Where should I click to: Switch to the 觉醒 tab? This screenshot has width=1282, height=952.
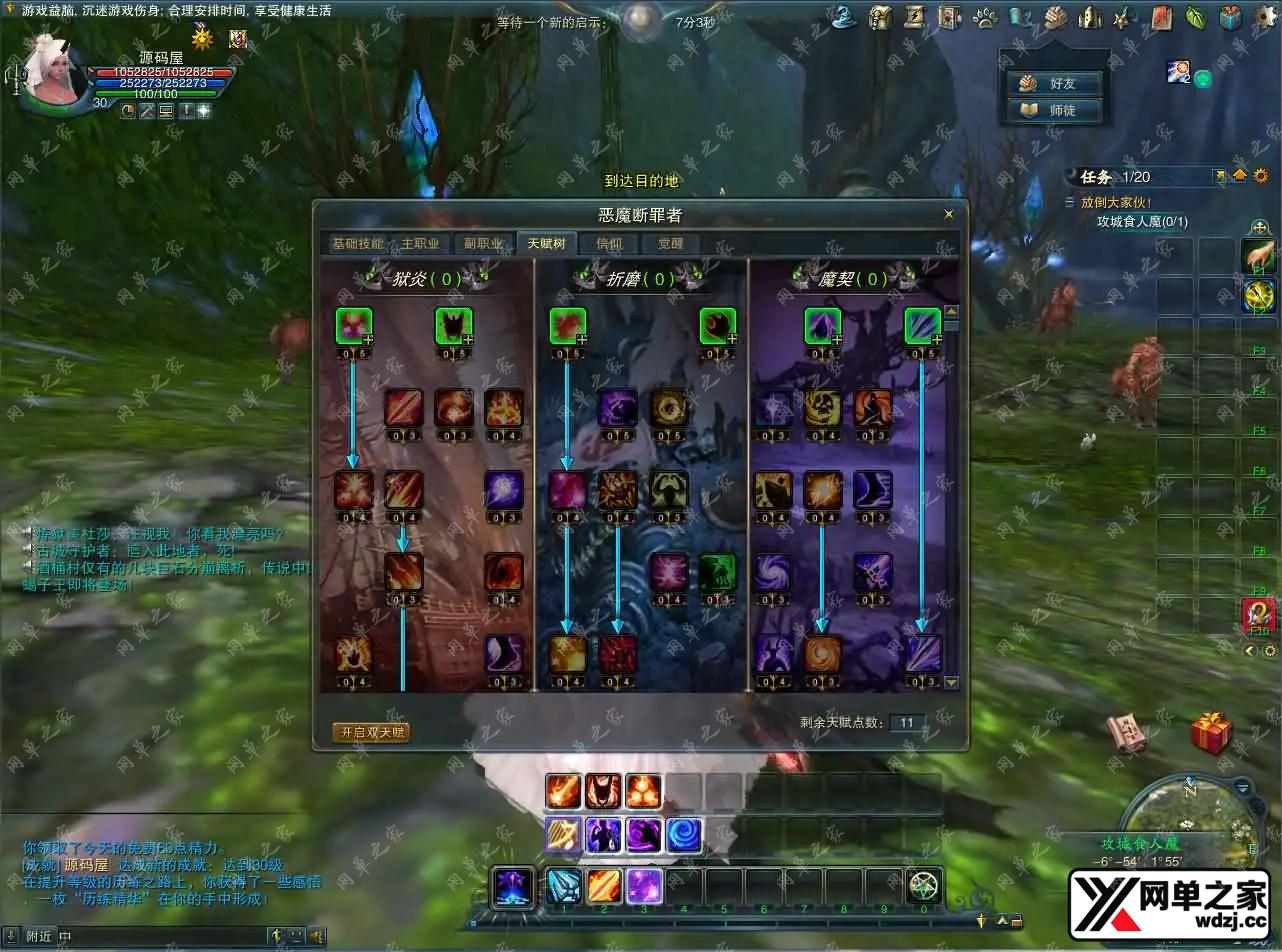click(x=670, y=244)
